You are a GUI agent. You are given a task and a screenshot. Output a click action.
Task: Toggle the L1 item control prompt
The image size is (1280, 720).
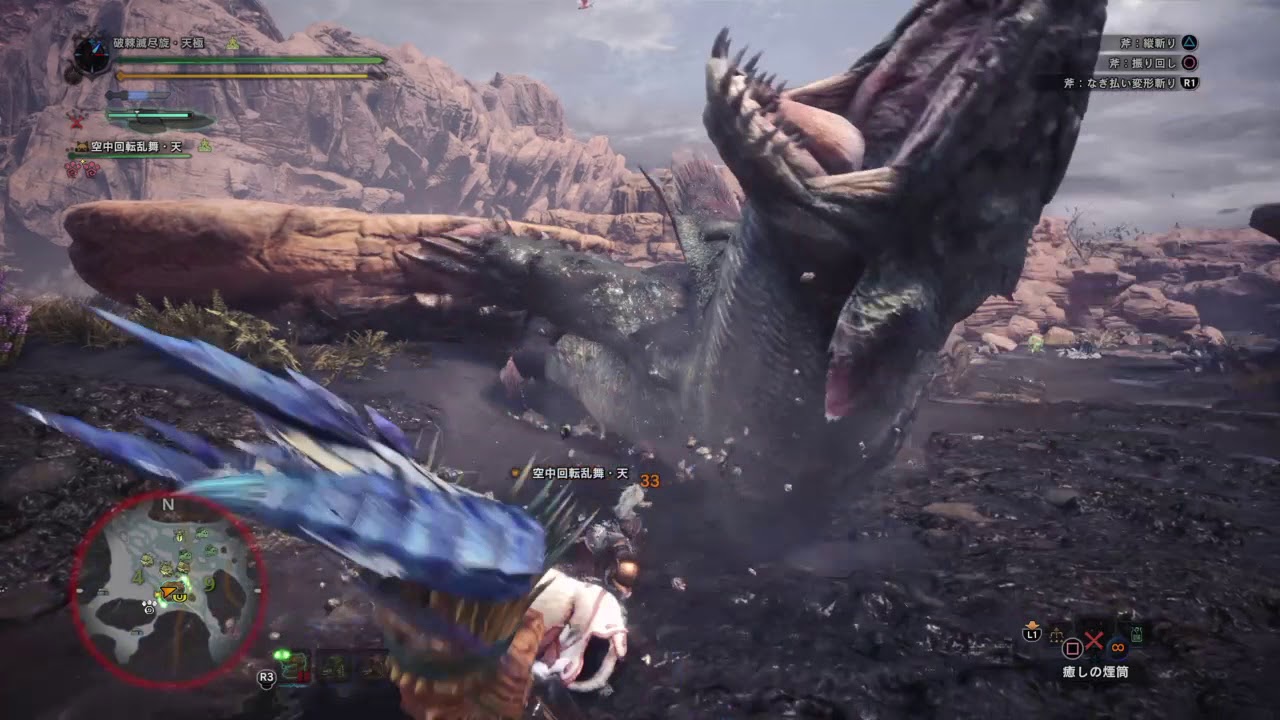[1032, 634]
